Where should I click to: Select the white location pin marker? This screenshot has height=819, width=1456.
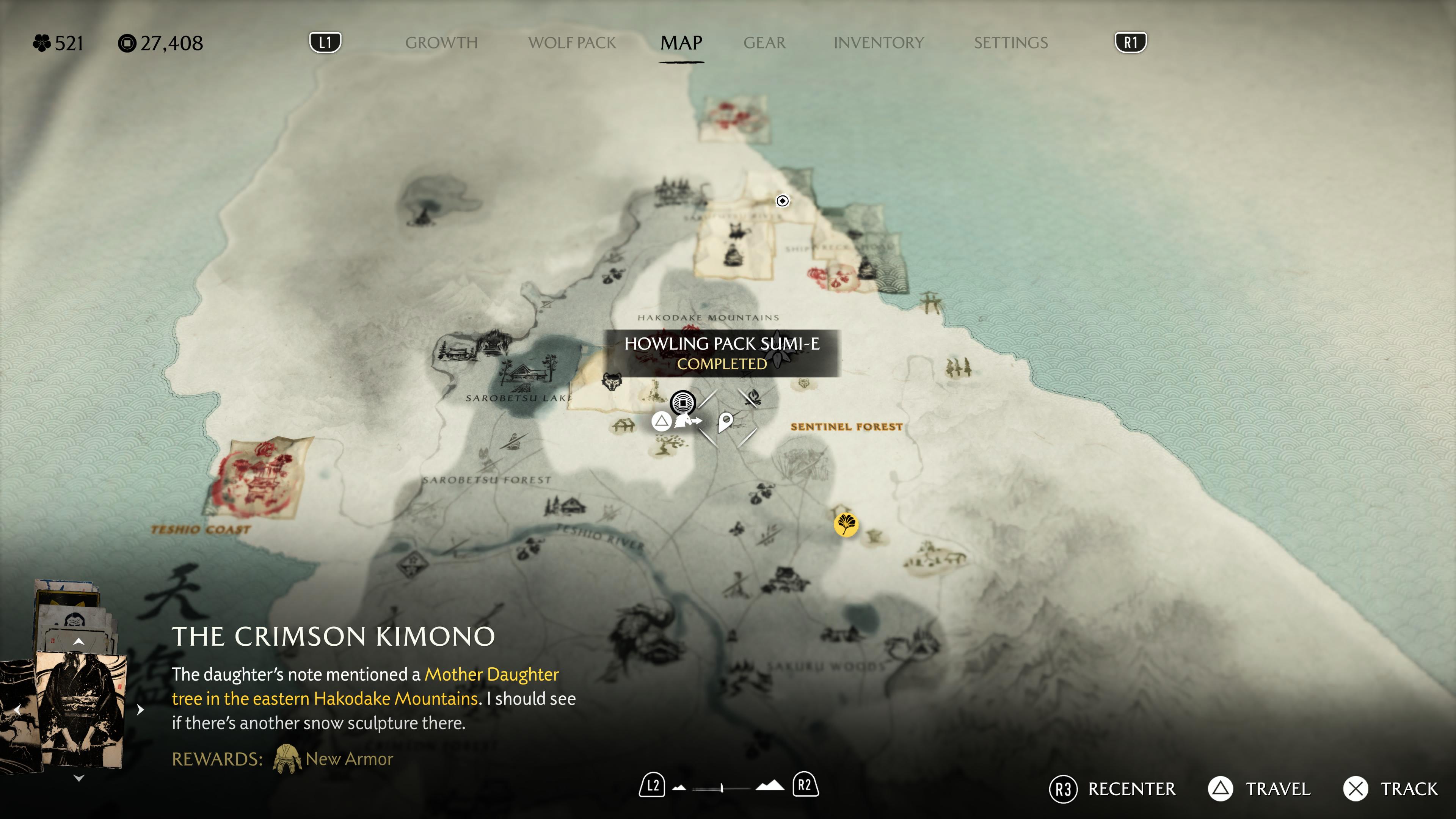(725, 422)
